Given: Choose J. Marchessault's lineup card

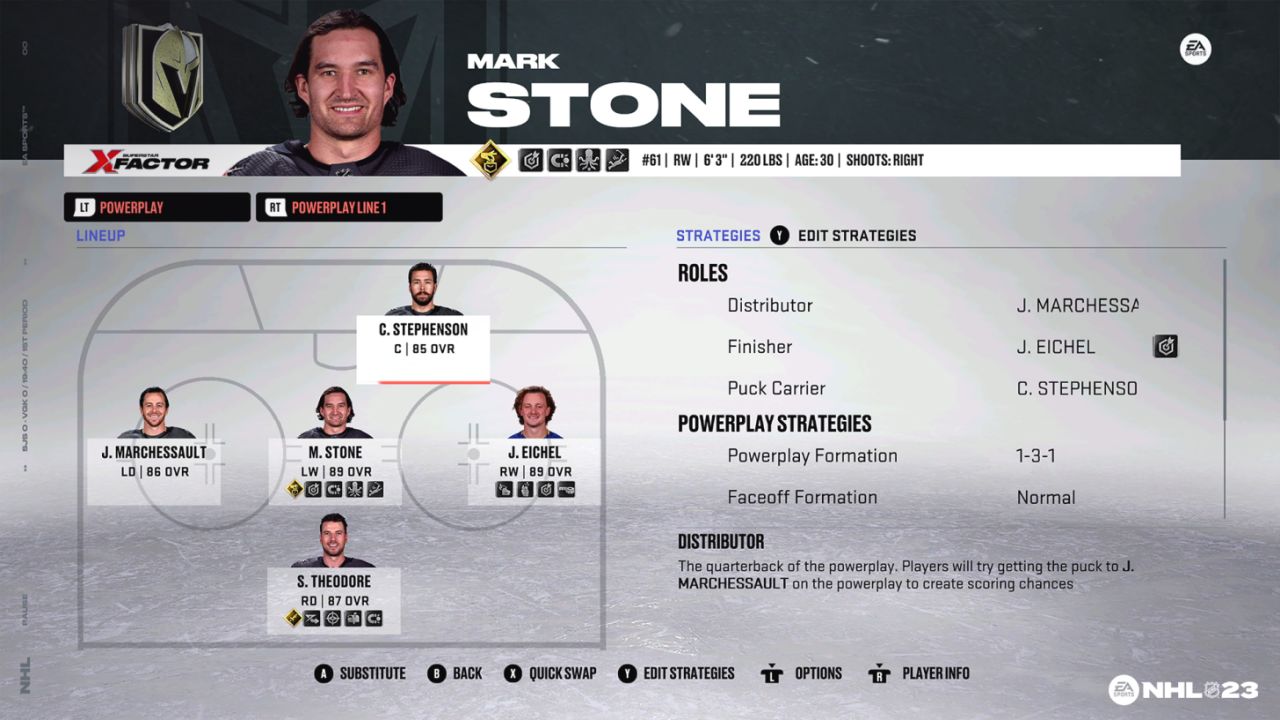Looking at the screenshot, I should 153,460.
